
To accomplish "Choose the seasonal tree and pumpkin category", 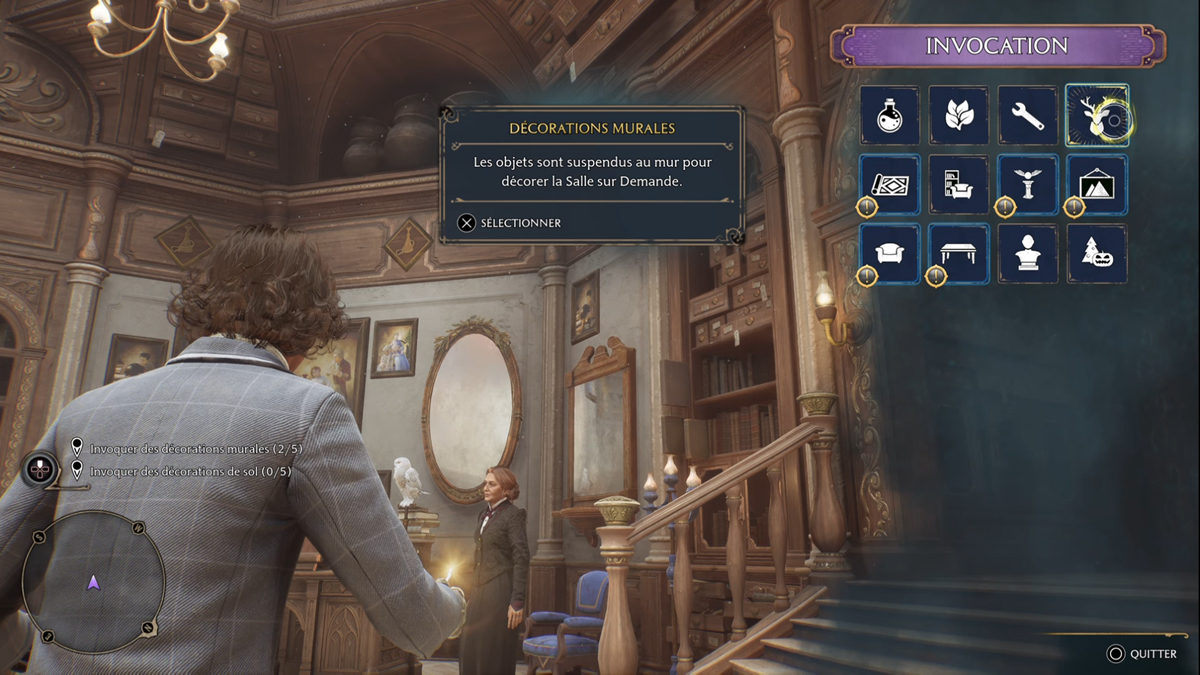I will 1096,253.
